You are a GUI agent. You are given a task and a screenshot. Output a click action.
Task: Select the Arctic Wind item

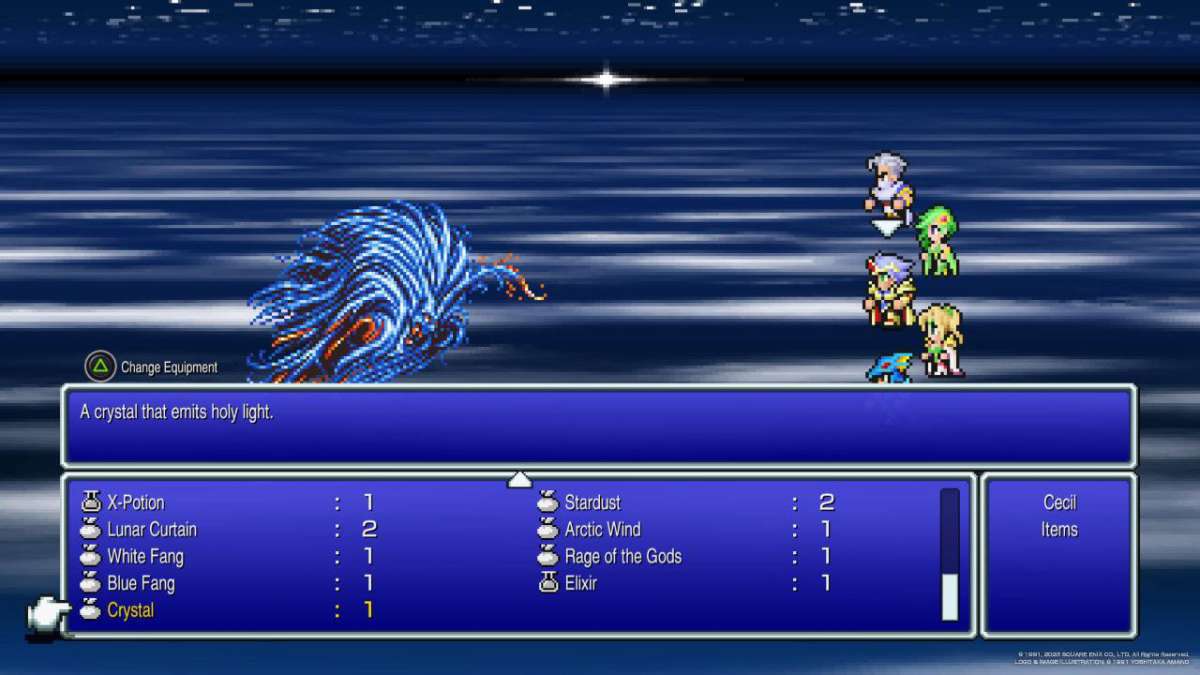point(602,530)
